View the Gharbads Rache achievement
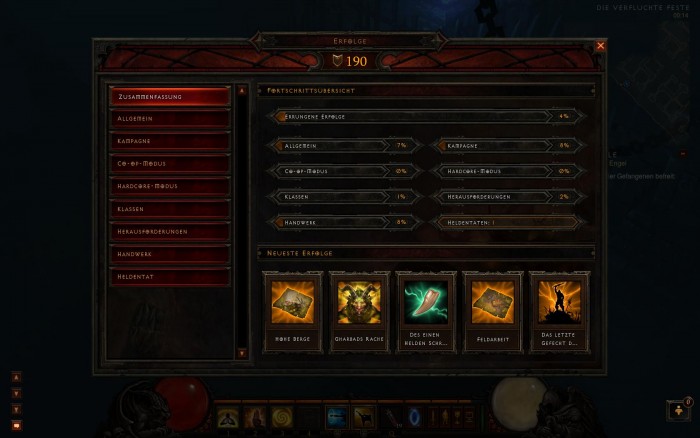 coord(359,310)
